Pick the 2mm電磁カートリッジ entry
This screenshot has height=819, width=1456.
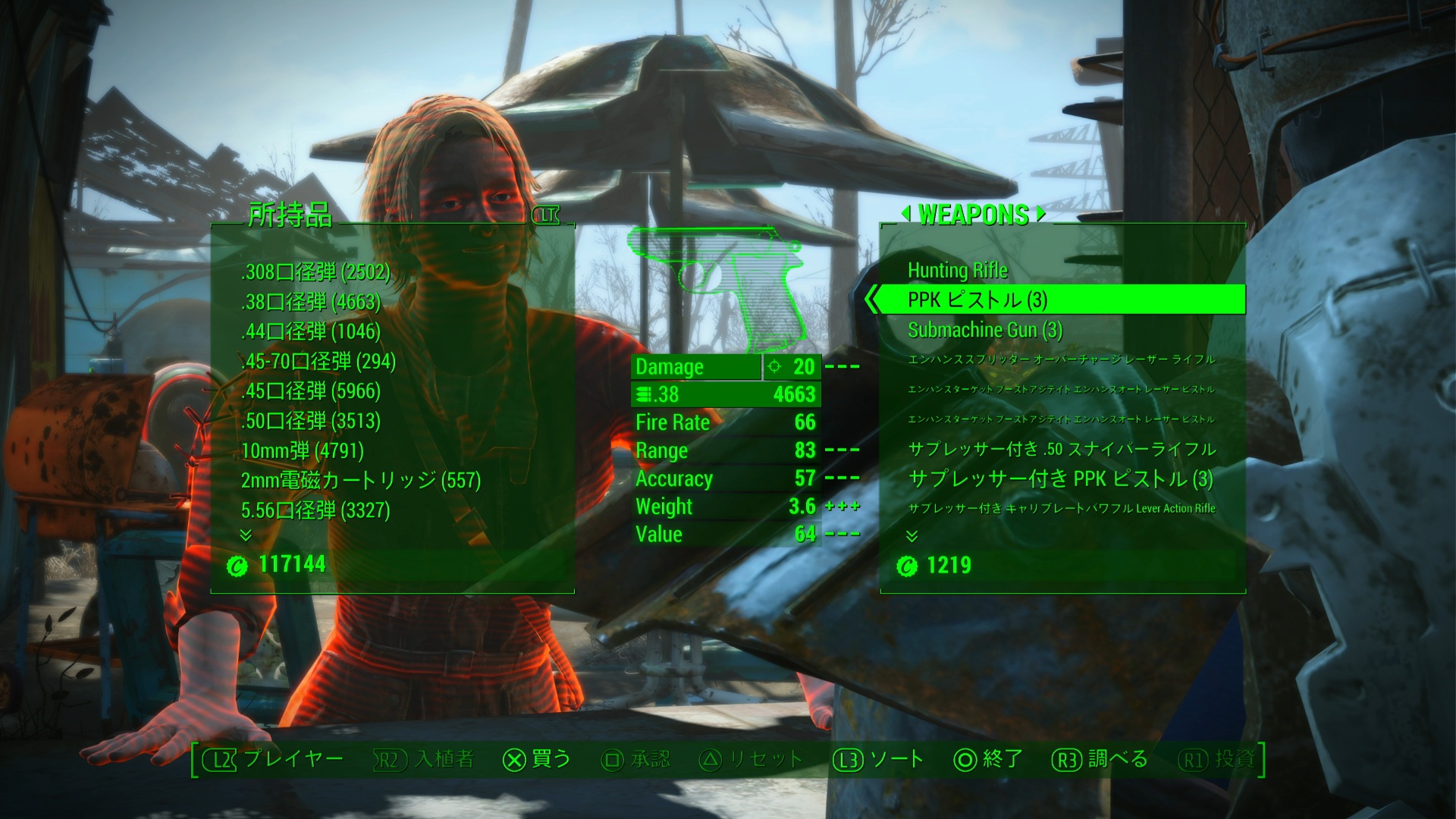pos(361,481)
